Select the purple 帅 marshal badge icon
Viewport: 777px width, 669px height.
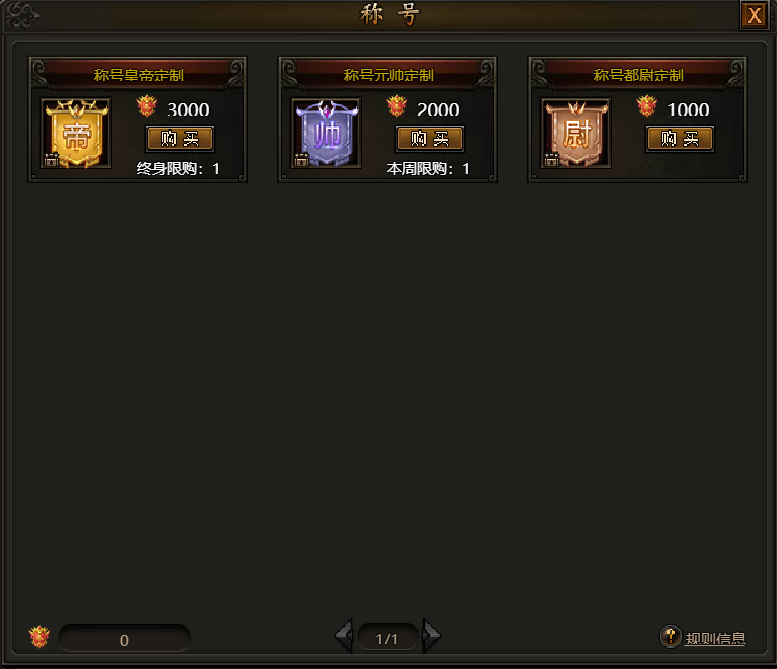(326, 133)
